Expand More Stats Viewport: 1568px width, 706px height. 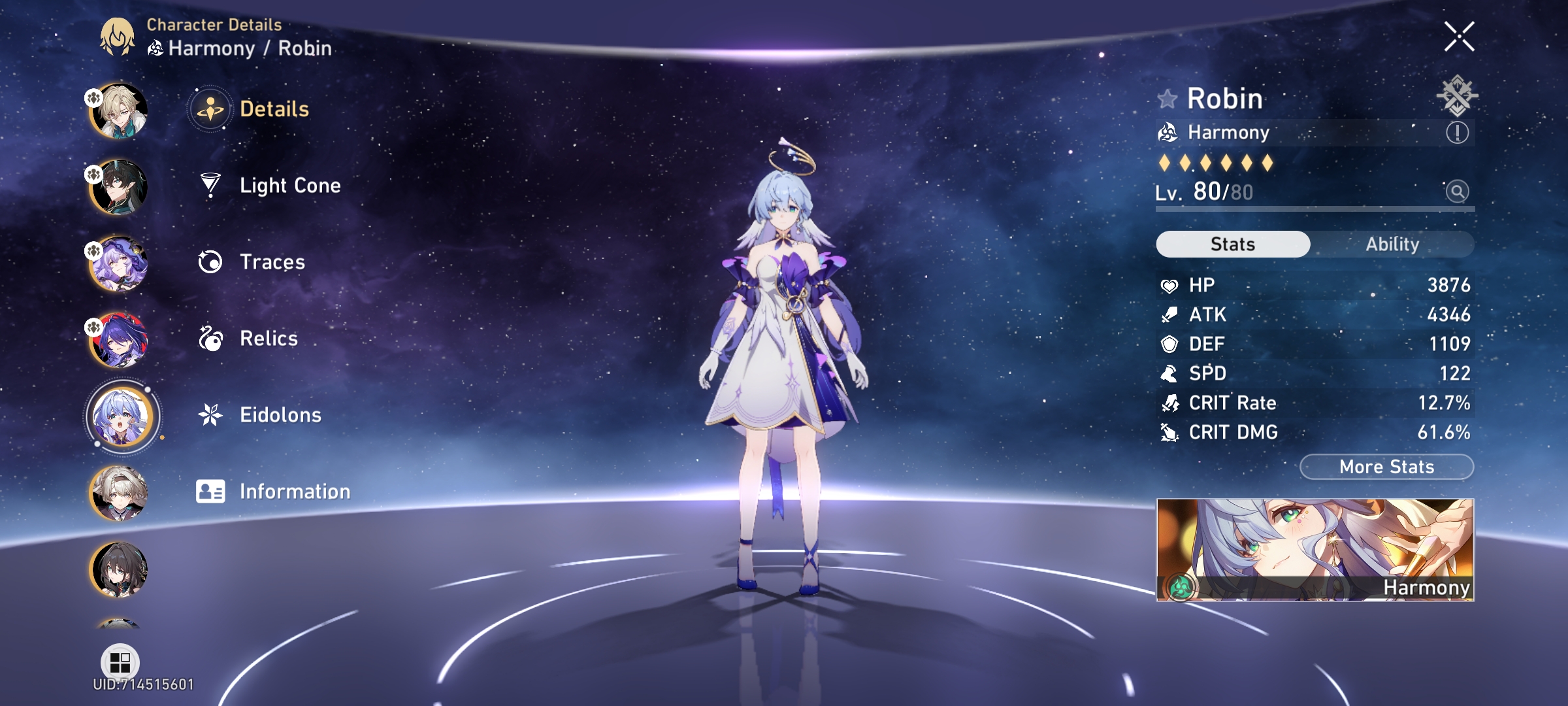point(1385,466)
